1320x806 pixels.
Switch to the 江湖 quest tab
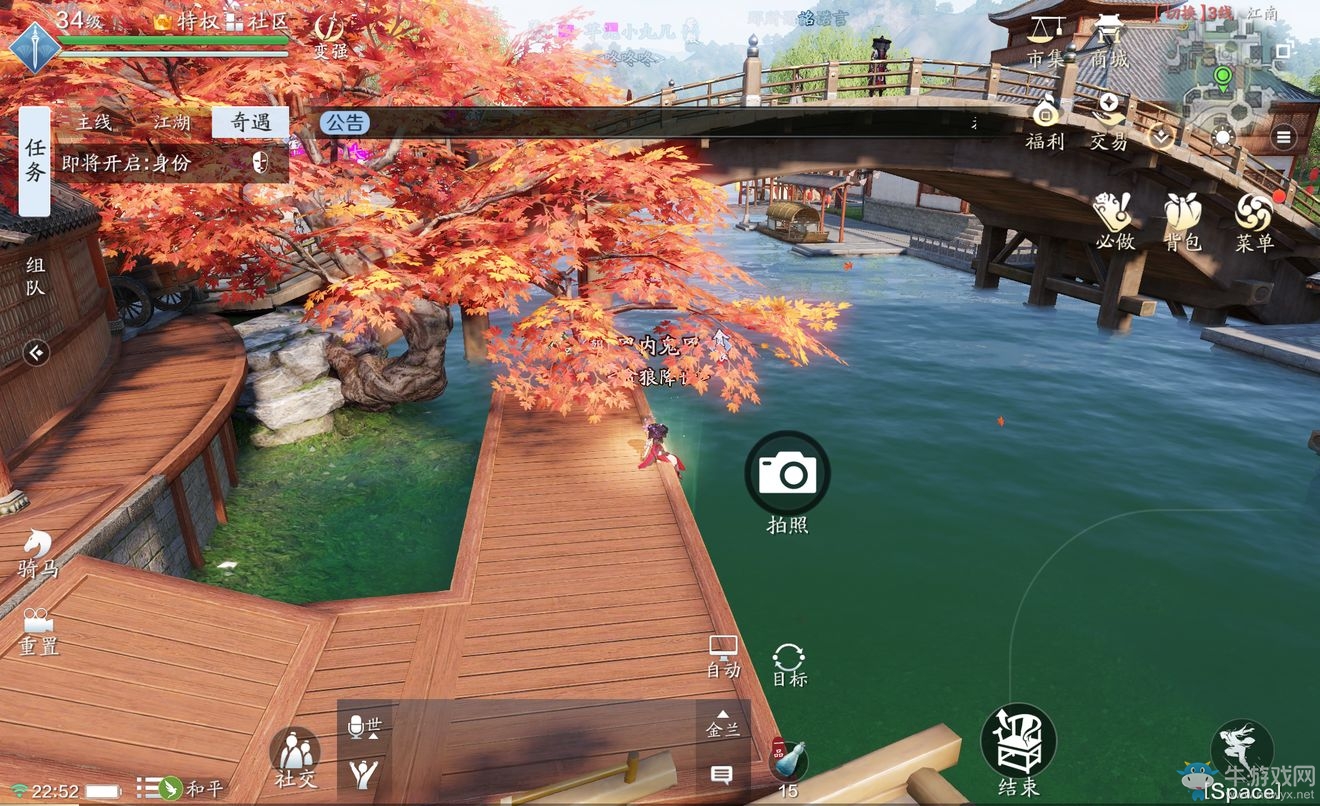[x=171, y=123]
